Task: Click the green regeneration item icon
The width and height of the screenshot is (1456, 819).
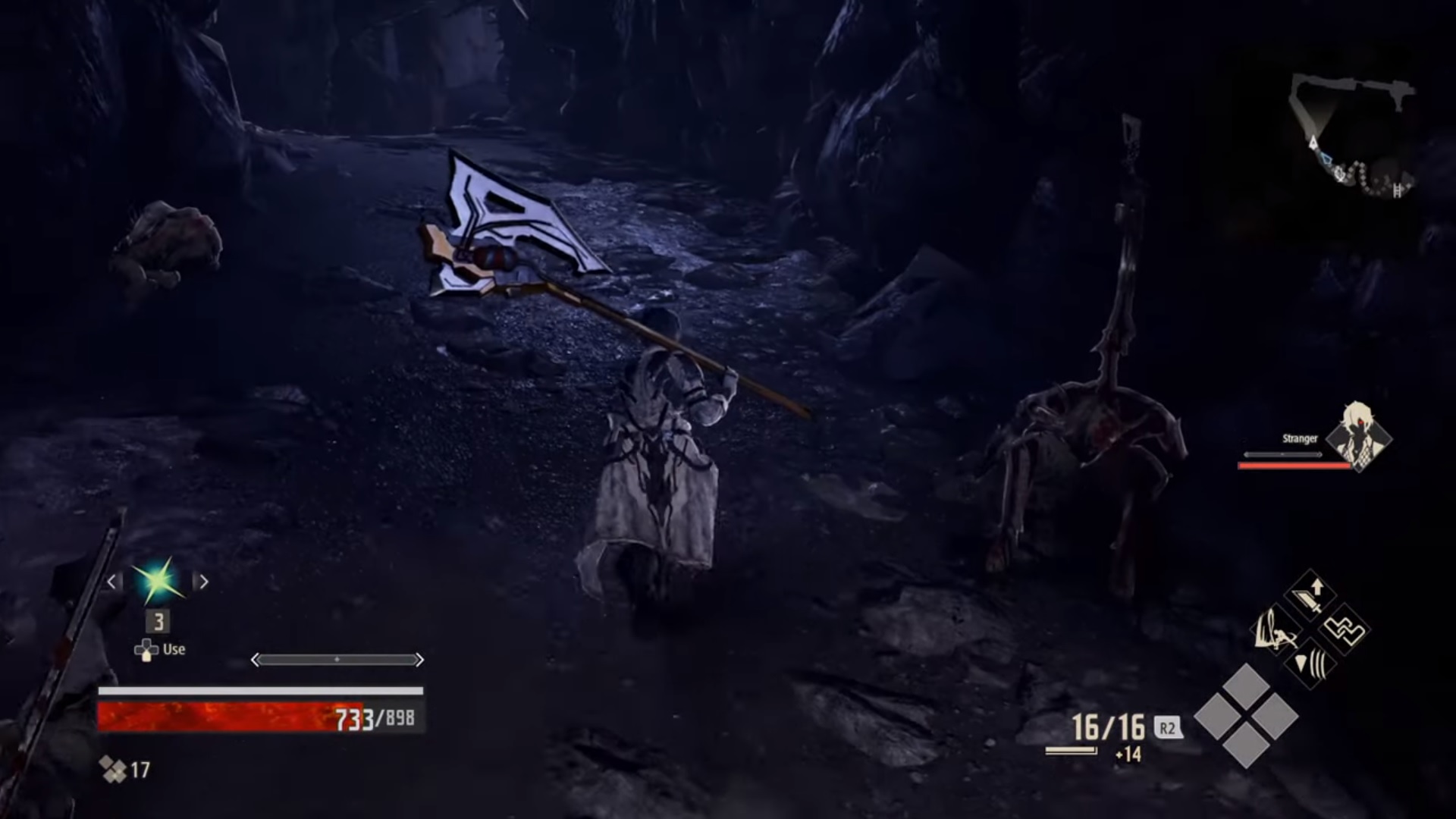Action: (x=157, y=582)
